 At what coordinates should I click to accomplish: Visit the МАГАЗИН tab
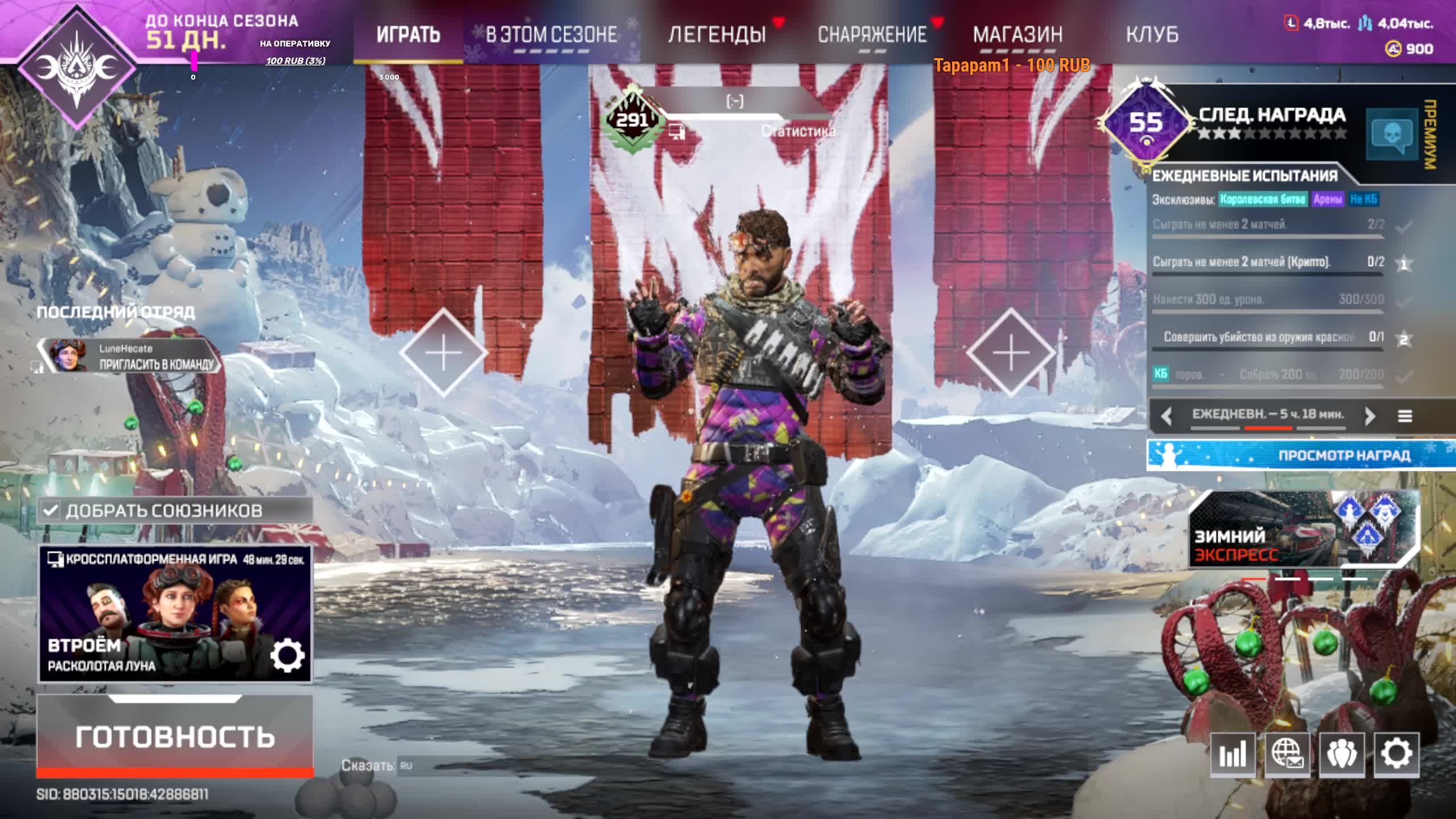1017,35
